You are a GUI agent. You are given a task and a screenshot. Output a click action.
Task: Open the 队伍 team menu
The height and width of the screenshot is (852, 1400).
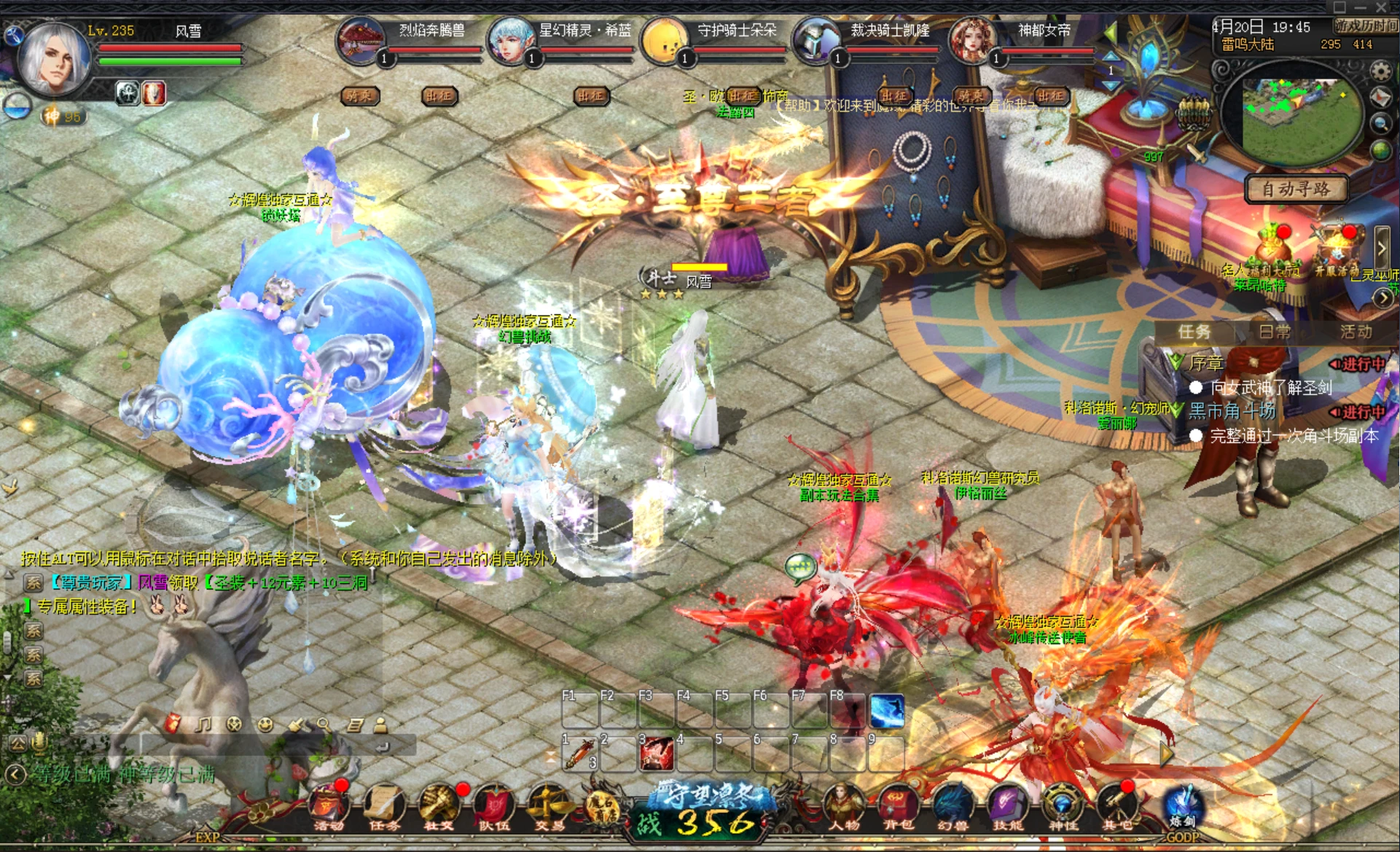[x=493, y=807]
